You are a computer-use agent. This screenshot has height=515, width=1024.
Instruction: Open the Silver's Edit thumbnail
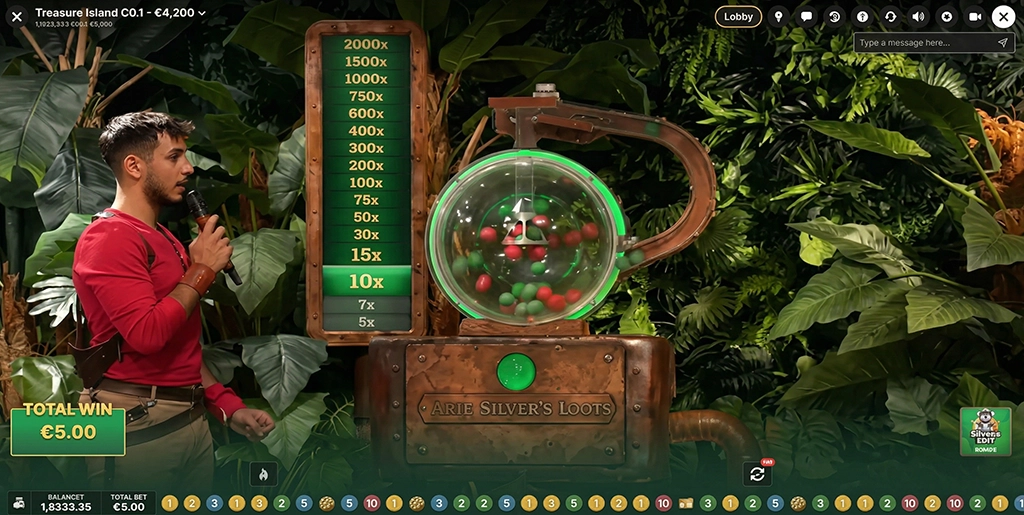(x=985, y=431)
